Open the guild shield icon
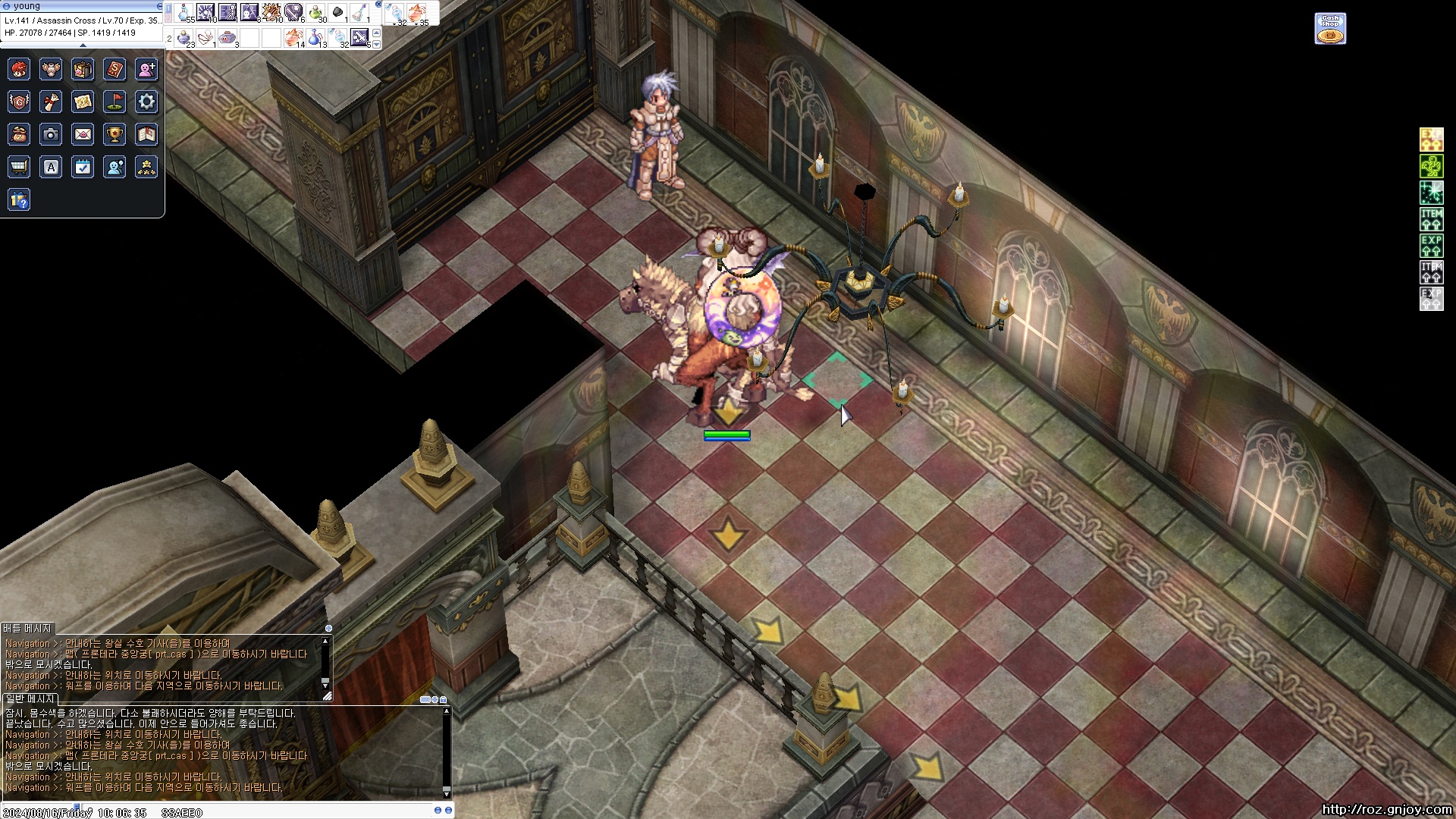The height and width of the screenshot is (819, 1456). 19,102
